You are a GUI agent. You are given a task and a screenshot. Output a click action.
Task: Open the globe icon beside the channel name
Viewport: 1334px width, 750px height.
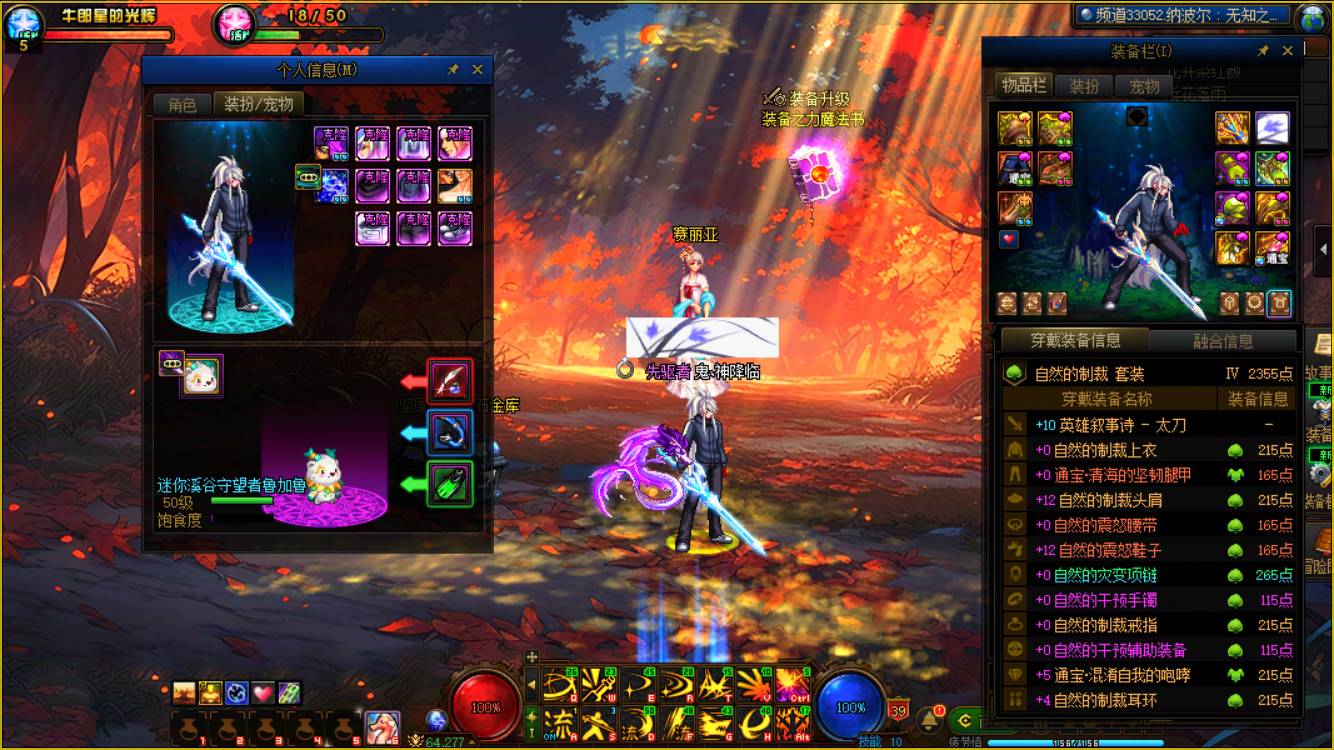click(1313, 17)
